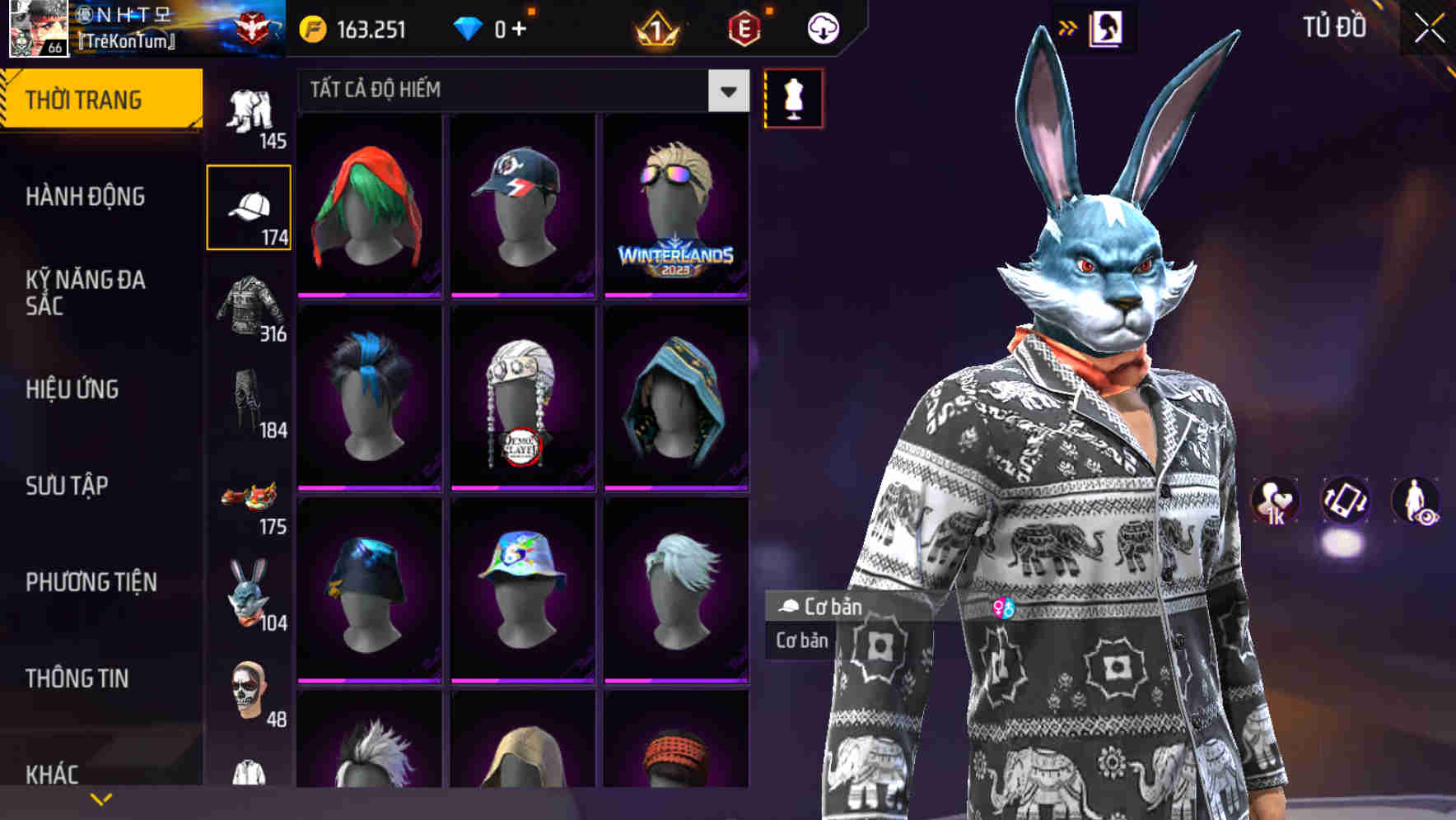Screen dimensions: 1456x820
Task: Expand the right panel with the double arrow icon
Action: [x=1067, y=26]
